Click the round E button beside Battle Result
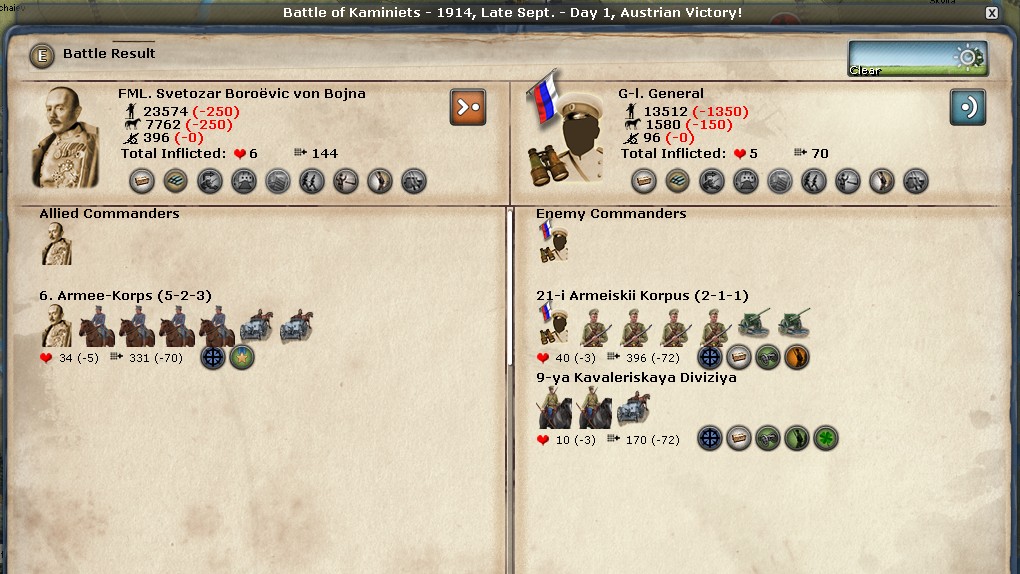 (42, 55)
